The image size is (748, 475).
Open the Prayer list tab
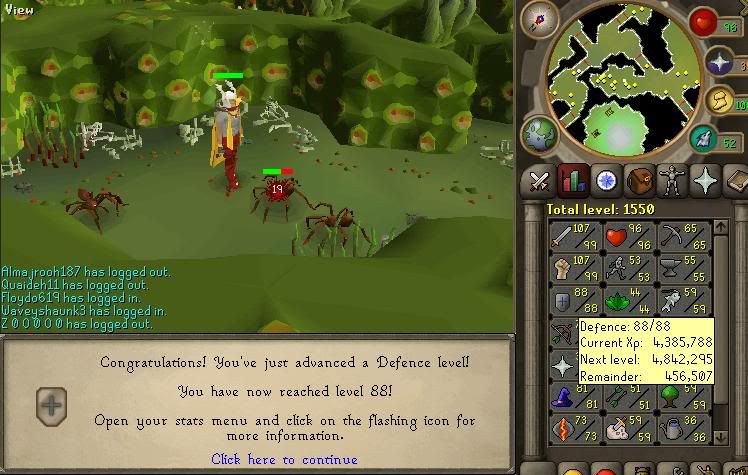click(704, 181)
